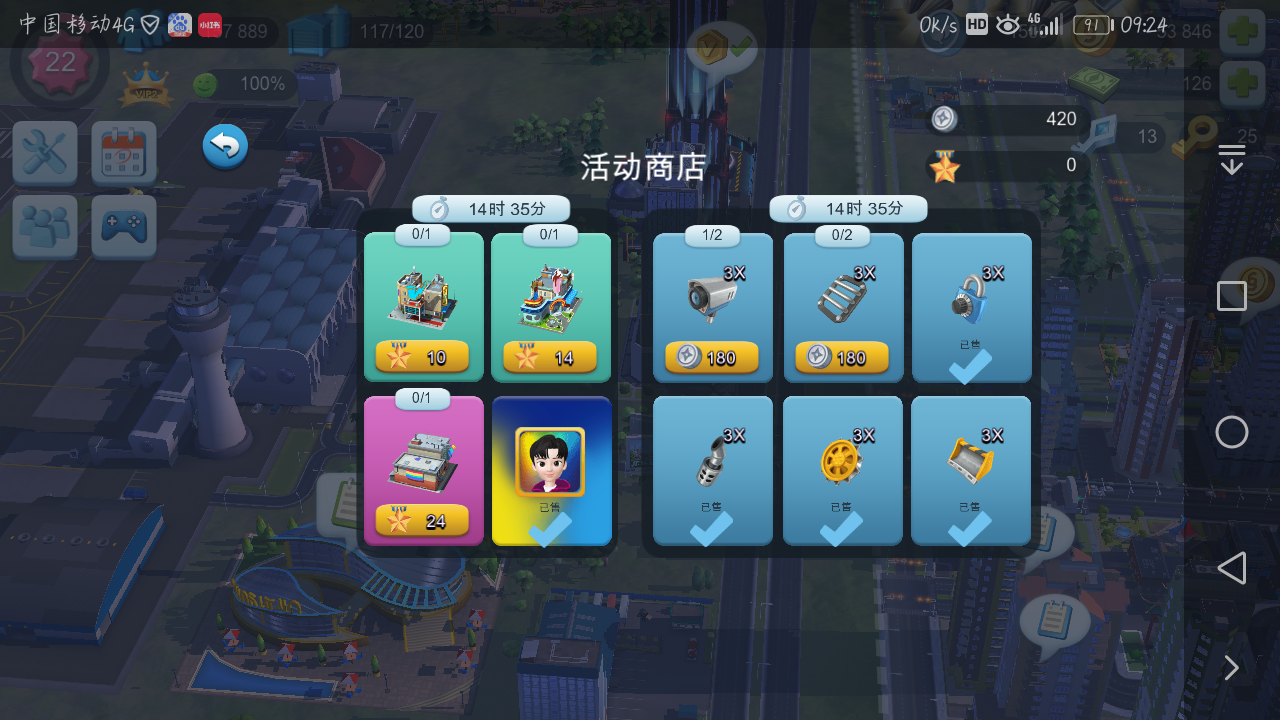Select the camera item in the event shop

[712, 307]
